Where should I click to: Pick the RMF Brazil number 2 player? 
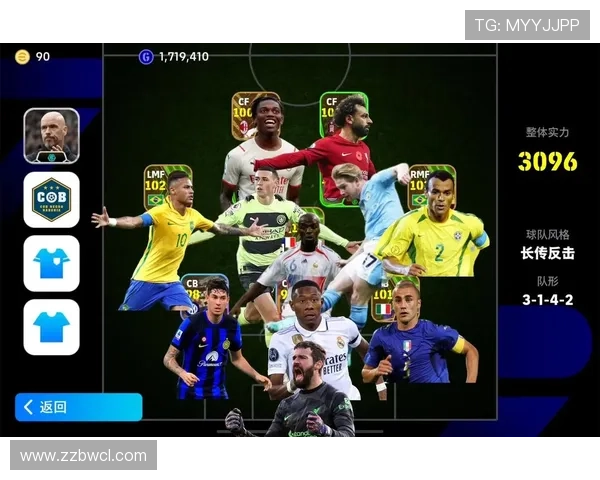click(x=435, y=230)
